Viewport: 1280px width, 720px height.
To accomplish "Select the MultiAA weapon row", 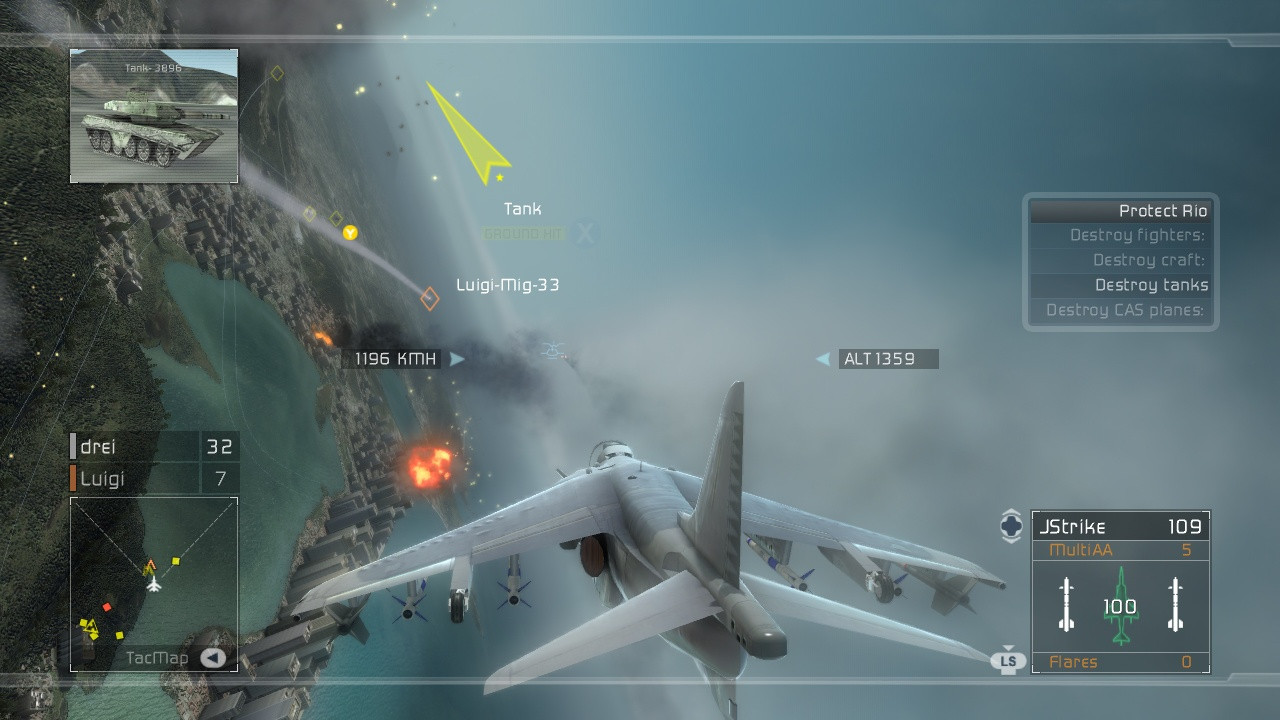I will pos(1120,549).
